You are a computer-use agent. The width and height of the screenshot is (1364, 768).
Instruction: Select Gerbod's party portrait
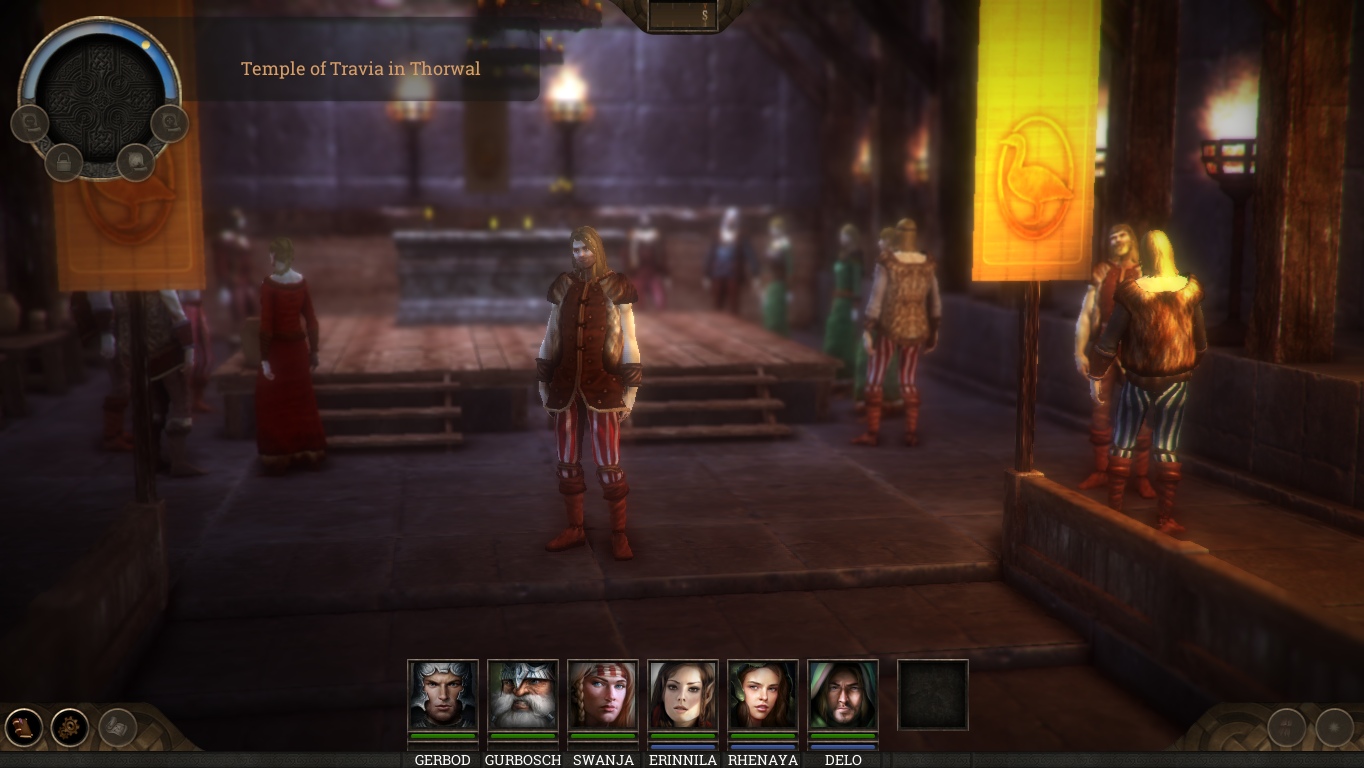443,695
